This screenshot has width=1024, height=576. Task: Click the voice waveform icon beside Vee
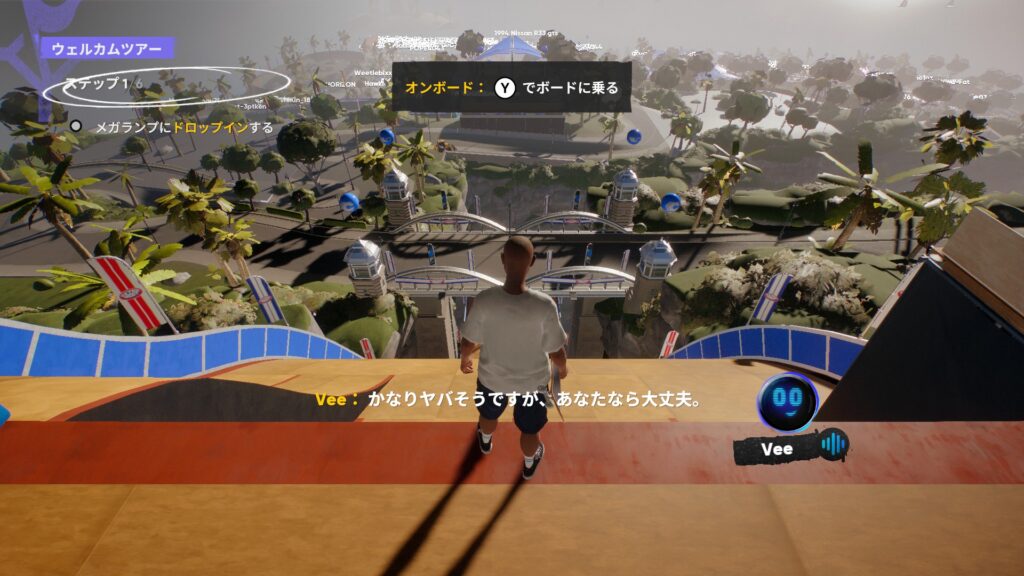[833, 445]
